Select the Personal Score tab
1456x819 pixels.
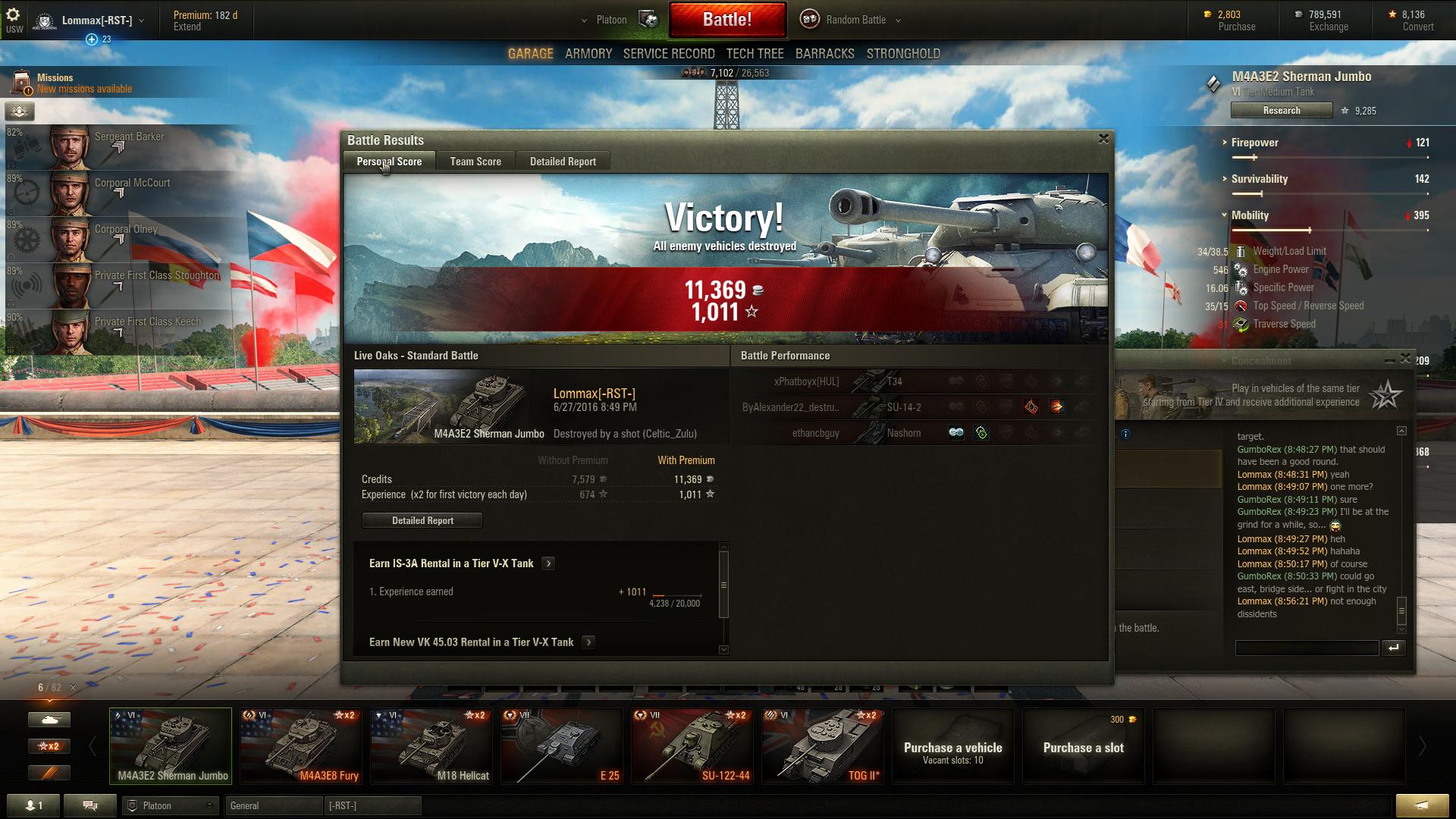[x=389, y=162]
